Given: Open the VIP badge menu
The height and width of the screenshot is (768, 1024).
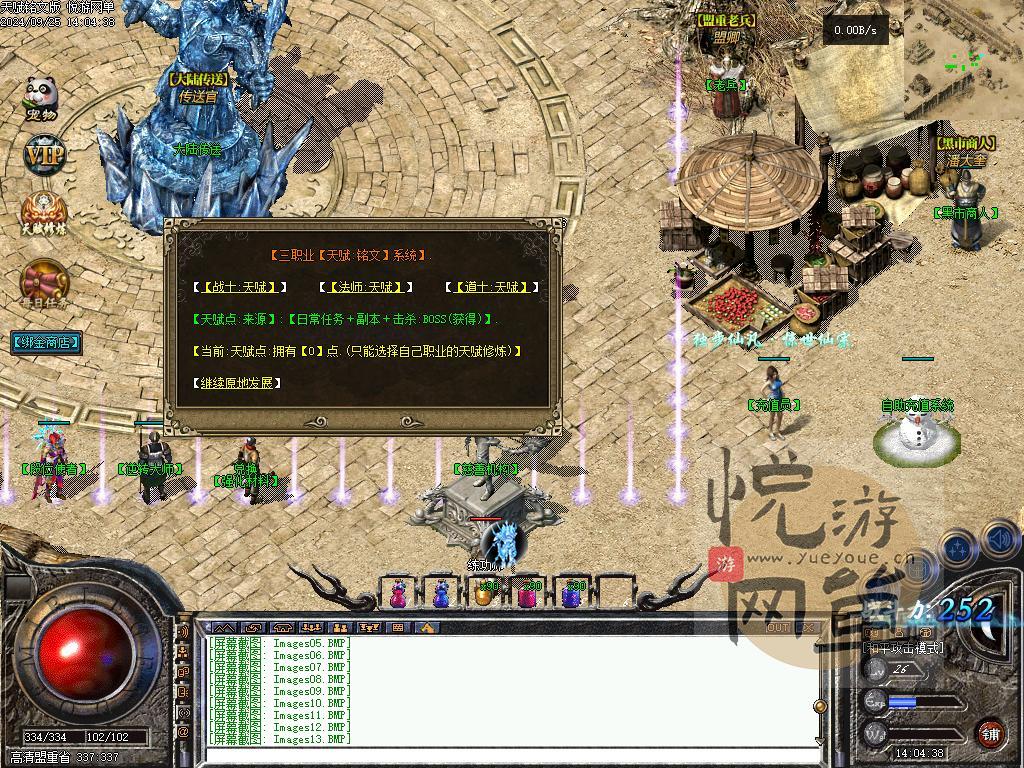Looking at the screenshot, I should tap(44, 155).
